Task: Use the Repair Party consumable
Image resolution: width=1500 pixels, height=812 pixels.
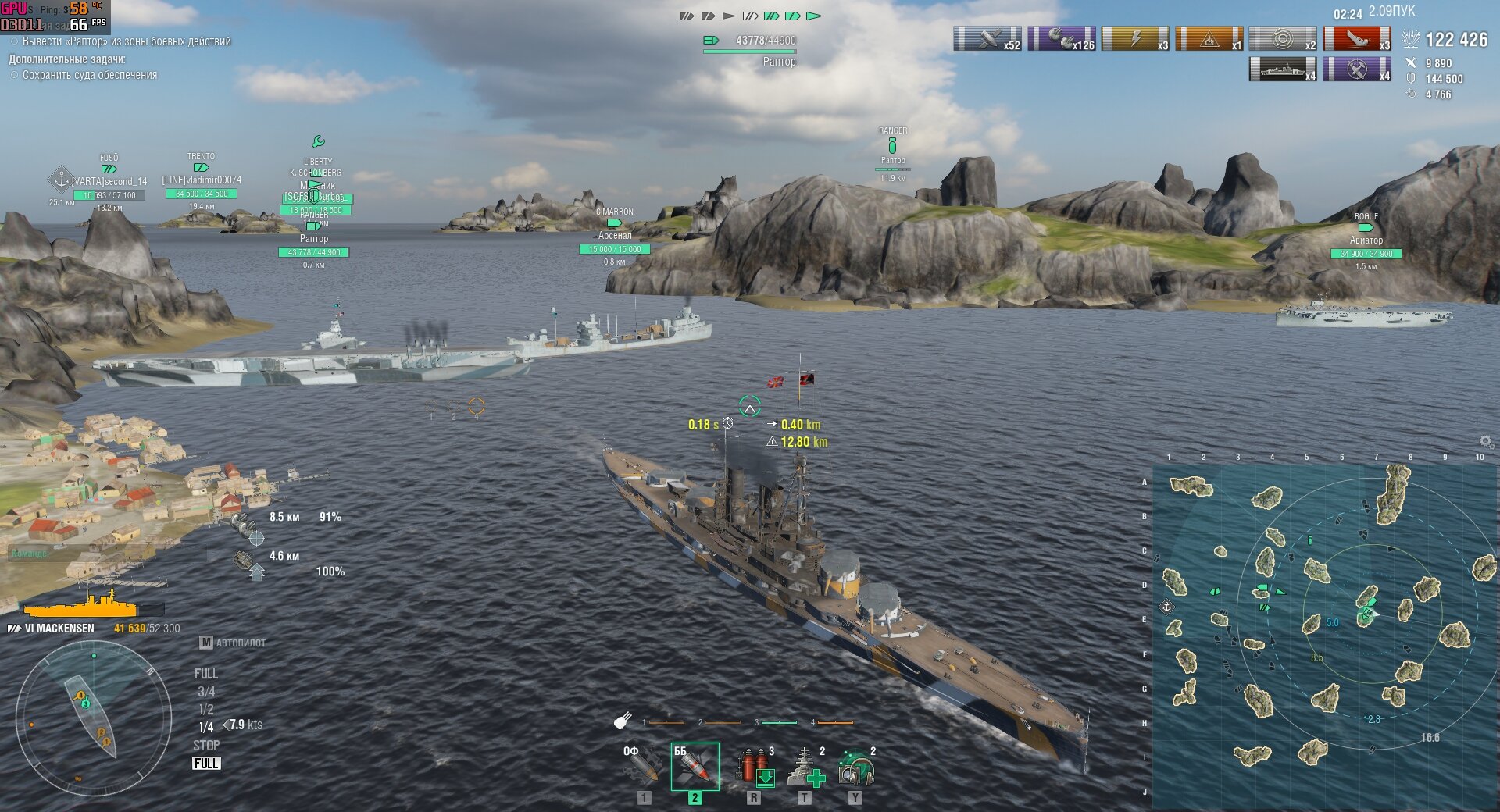Action: pyautogui.click(x=805, y=766)
